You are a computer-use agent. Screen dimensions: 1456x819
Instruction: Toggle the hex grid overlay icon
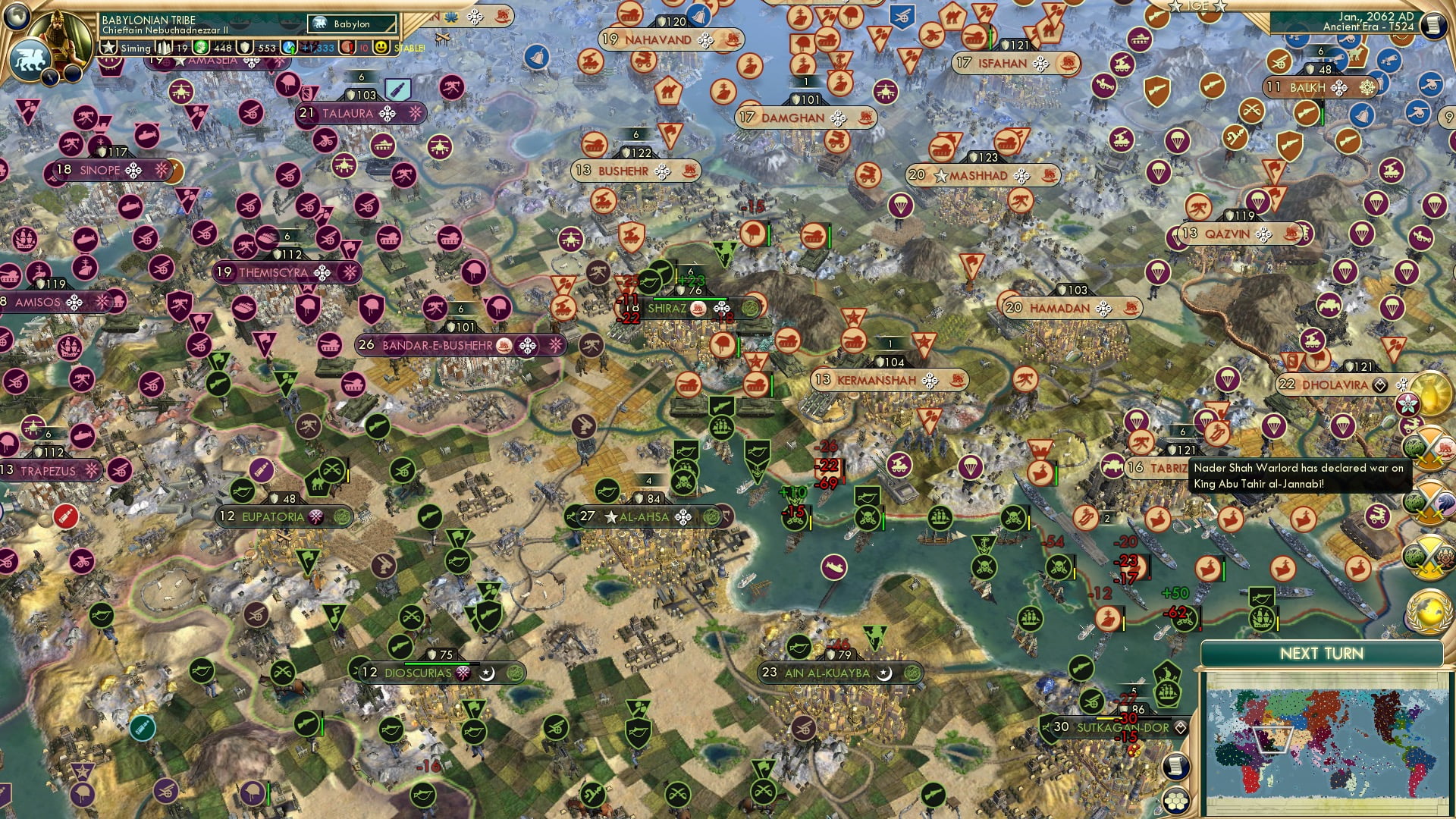pos(1176,800)
